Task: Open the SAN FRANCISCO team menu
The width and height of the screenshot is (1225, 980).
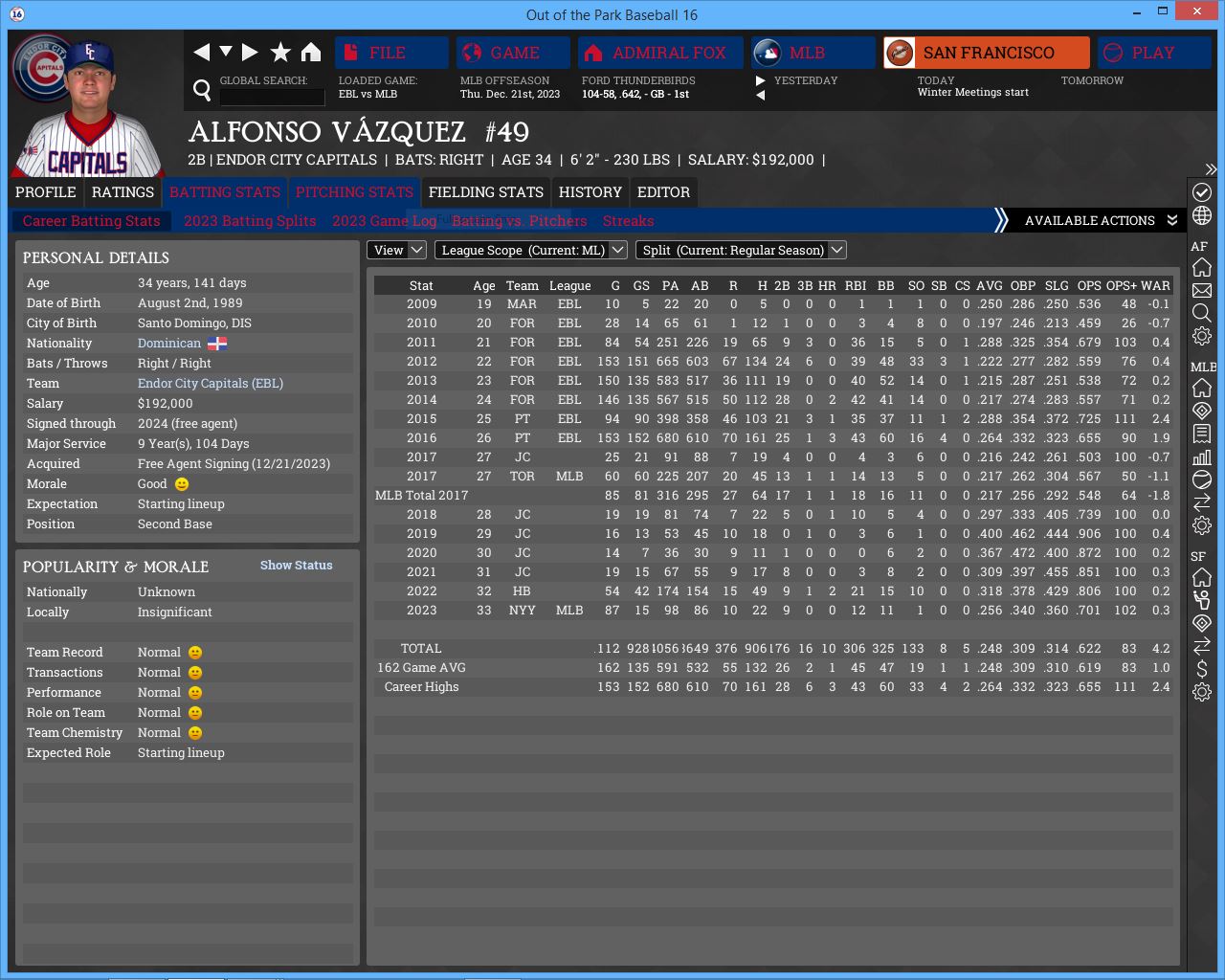Action: (986, 53)
